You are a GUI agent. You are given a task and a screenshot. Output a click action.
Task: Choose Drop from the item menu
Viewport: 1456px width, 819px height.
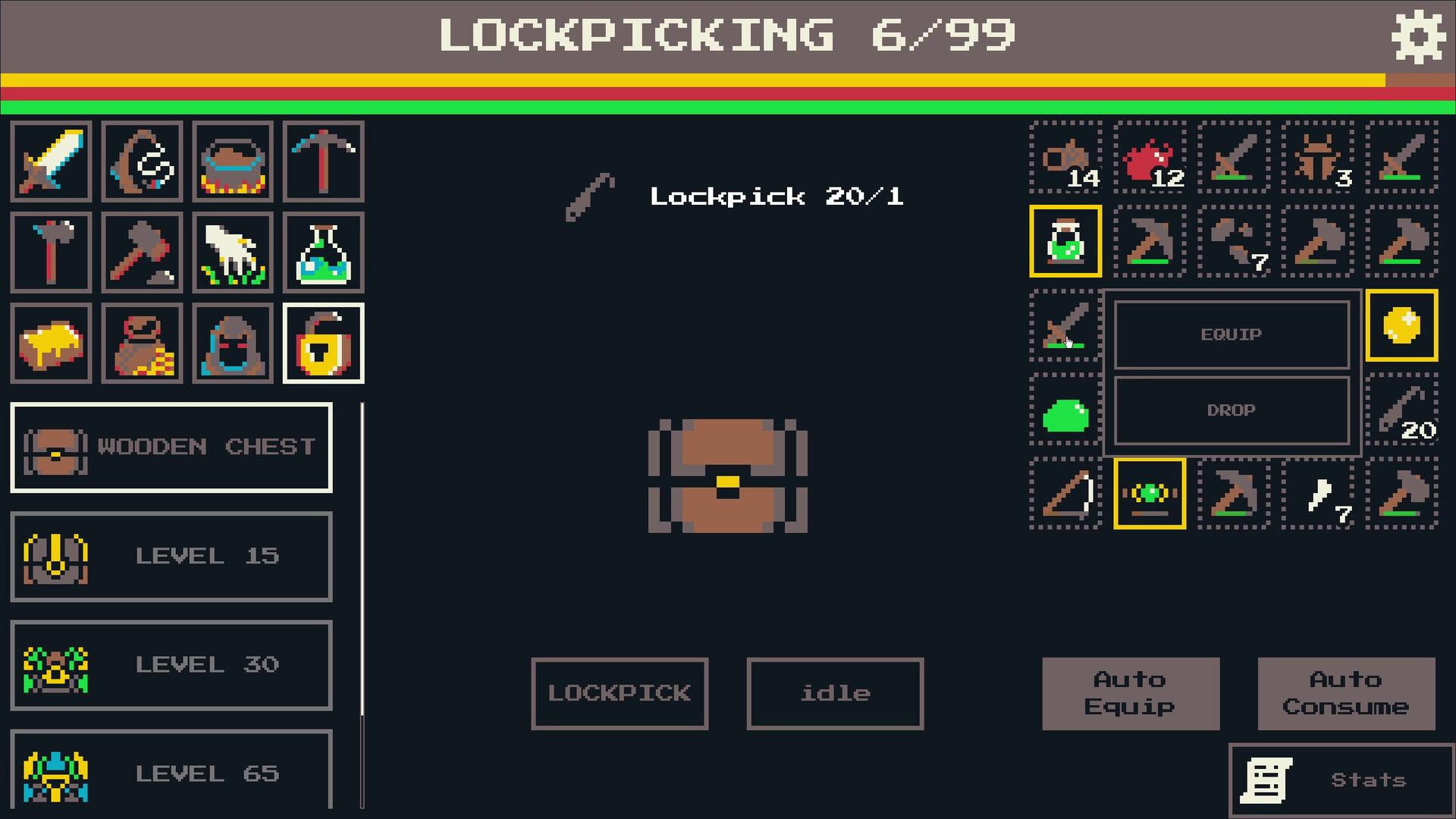[1231, 410]
